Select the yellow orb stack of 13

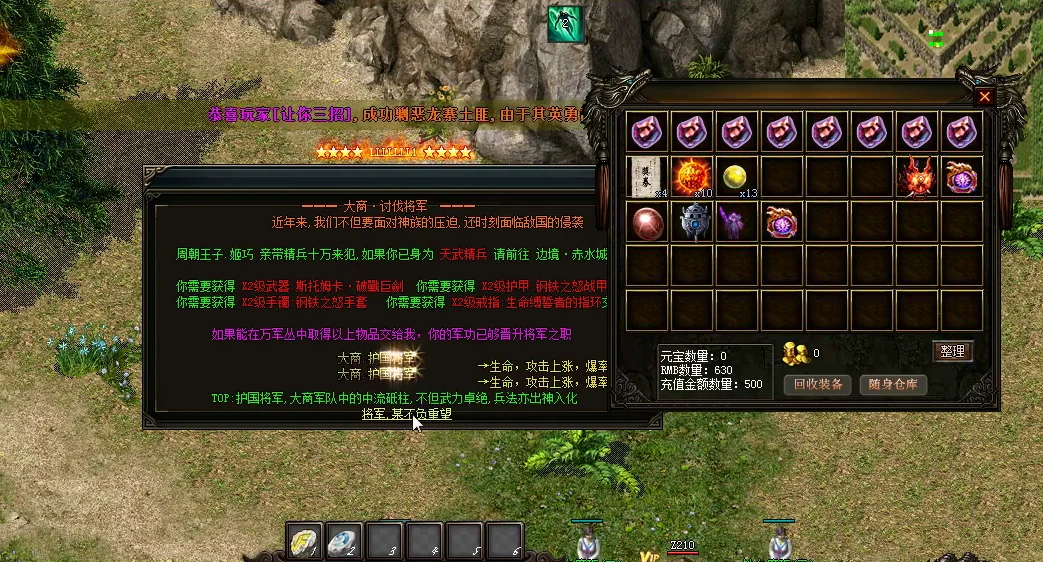point(738,176)
